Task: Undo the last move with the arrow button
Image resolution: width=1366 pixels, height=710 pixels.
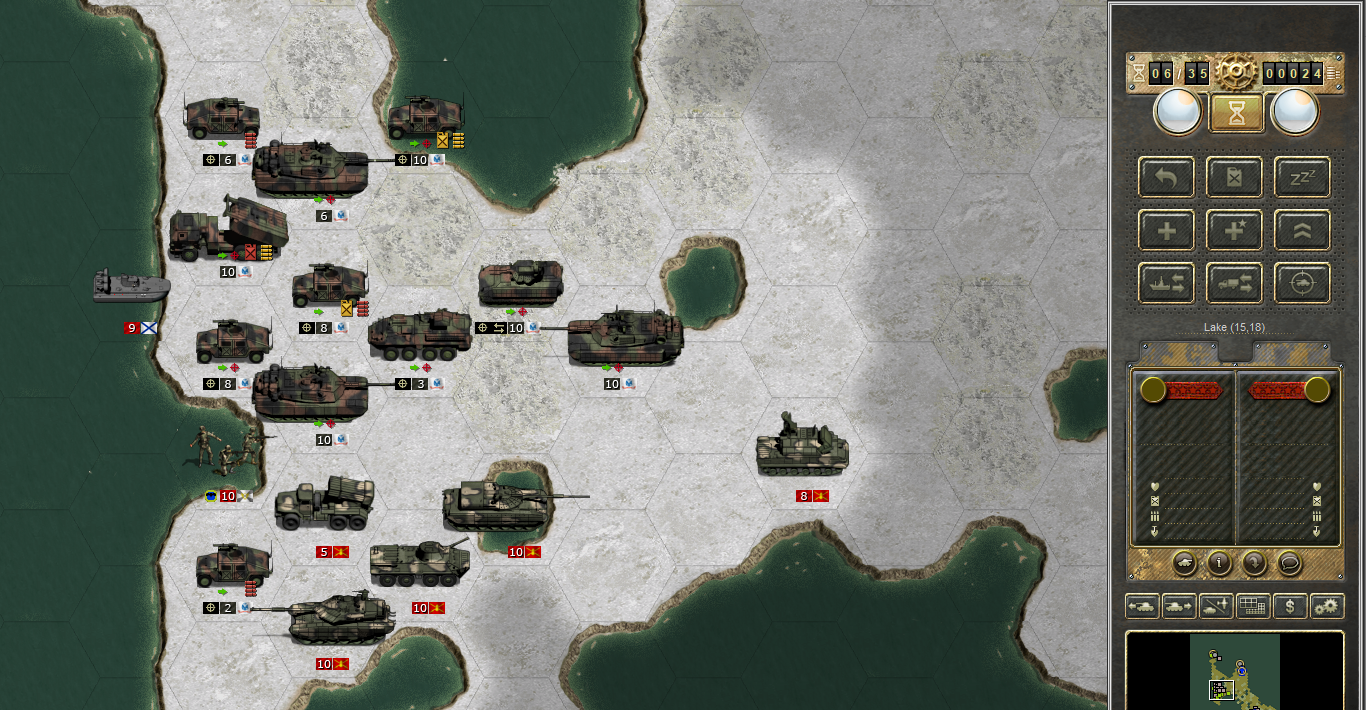Action: coord(1166,177)
